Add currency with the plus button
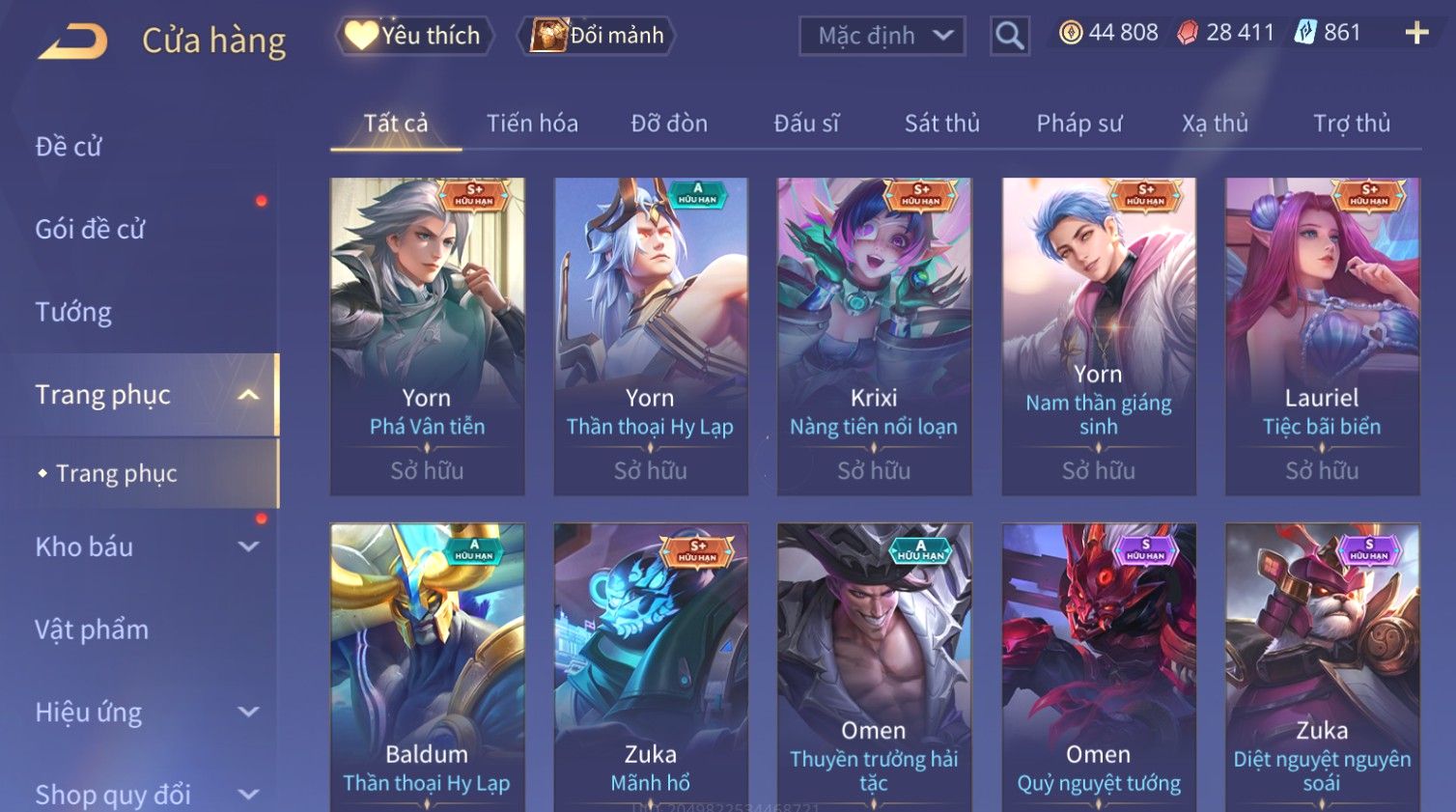 (1416, 33)
